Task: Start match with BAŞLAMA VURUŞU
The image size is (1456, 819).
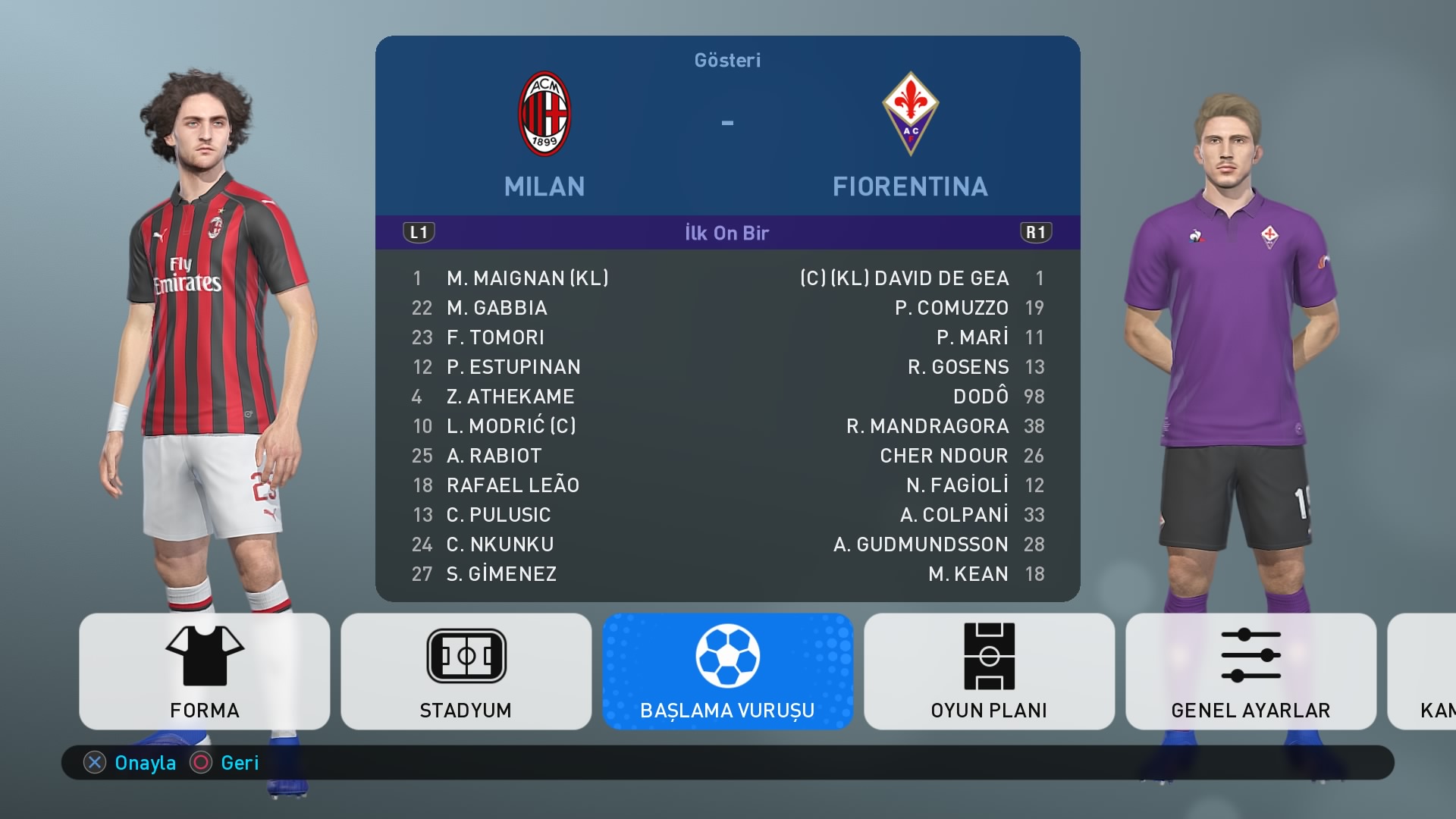Action: coord(727,671)
